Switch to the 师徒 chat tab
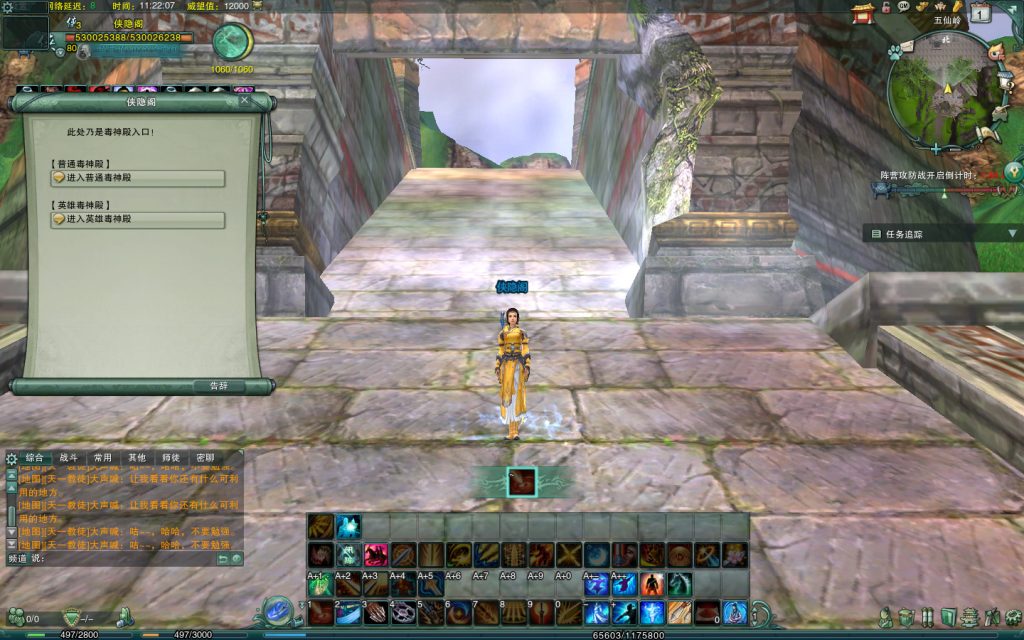This screenshot has height=640, width=1024. point(170,458)
